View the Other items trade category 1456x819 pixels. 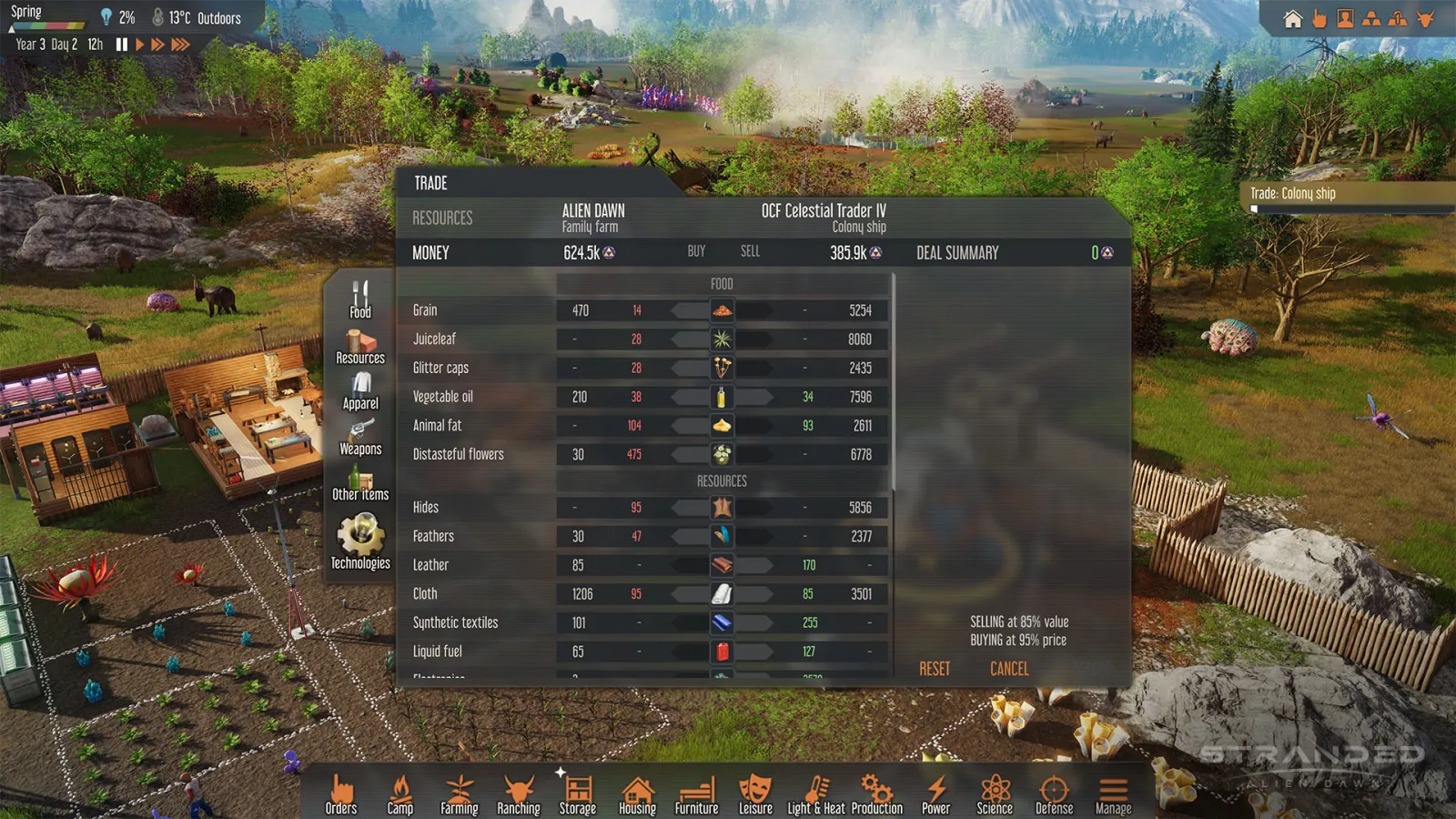click(x=360, y=483)
